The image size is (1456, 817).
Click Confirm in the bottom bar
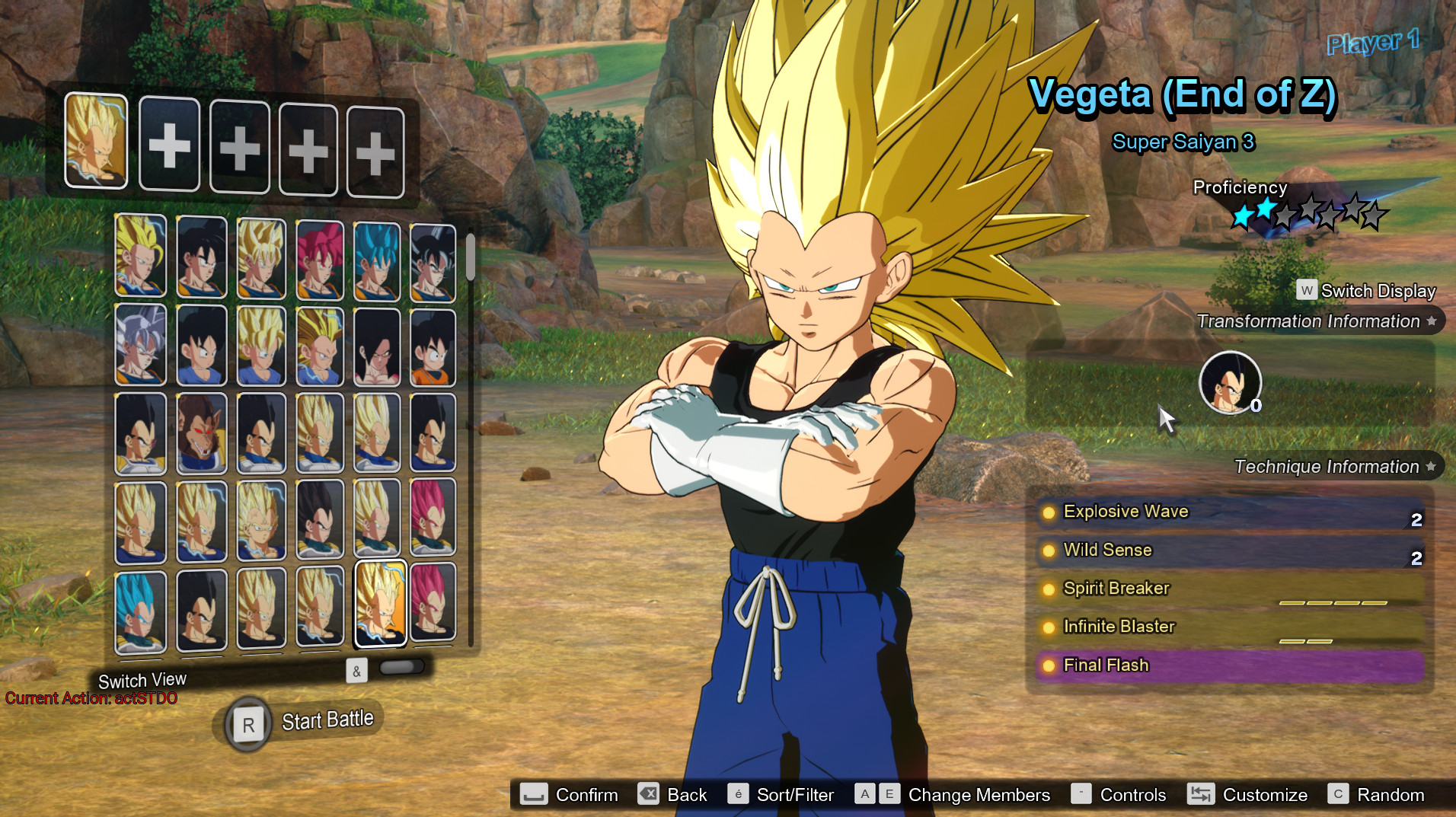coord(533,794)
